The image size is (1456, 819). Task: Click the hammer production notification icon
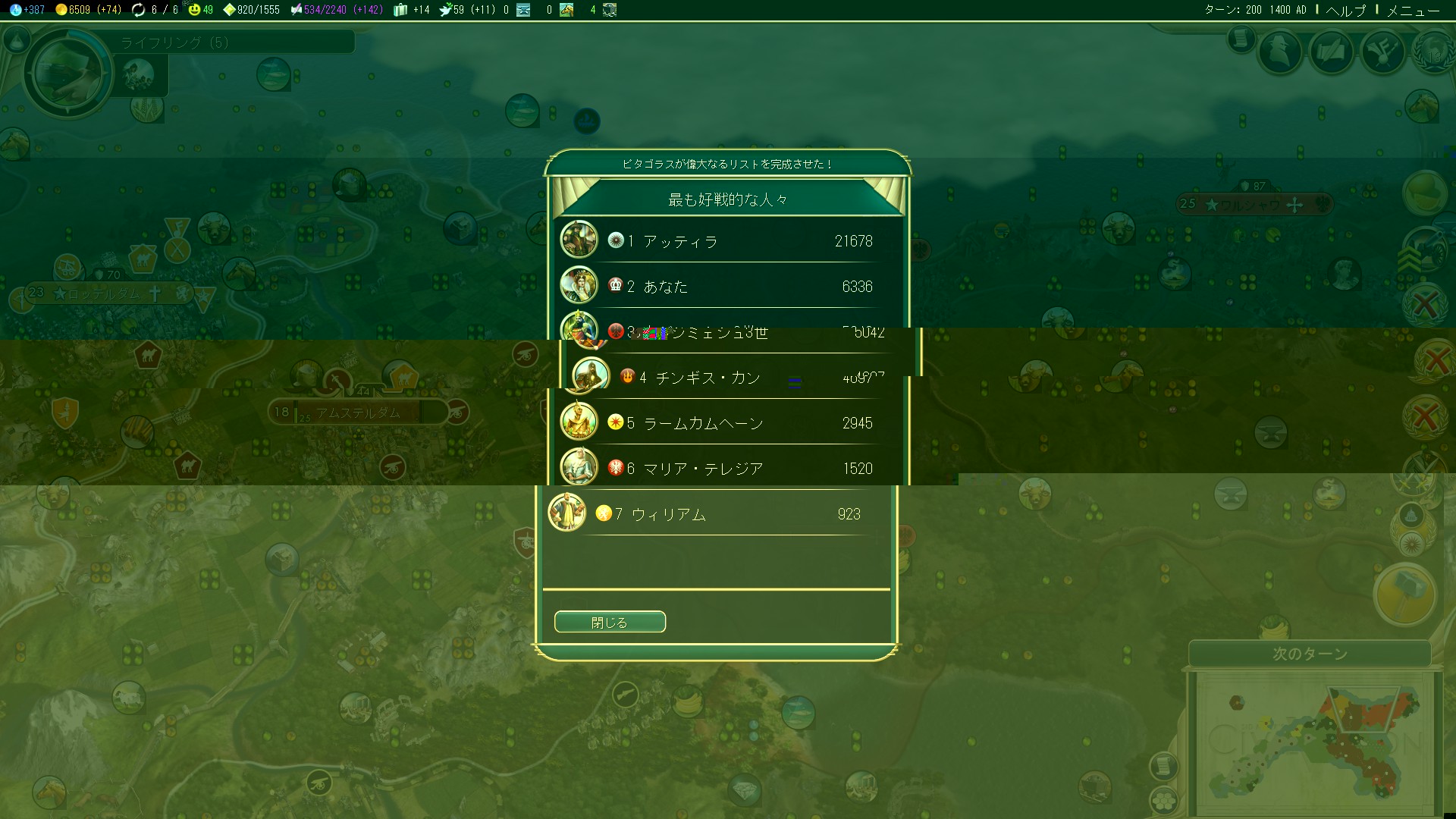point(1405,593)
